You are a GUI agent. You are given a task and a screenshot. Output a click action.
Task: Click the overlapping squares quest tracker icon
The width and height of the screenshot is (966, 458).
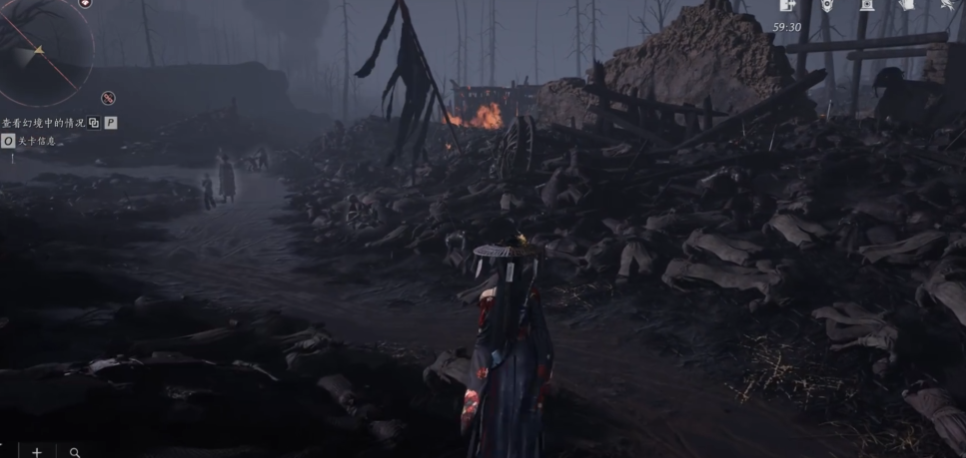94,122
